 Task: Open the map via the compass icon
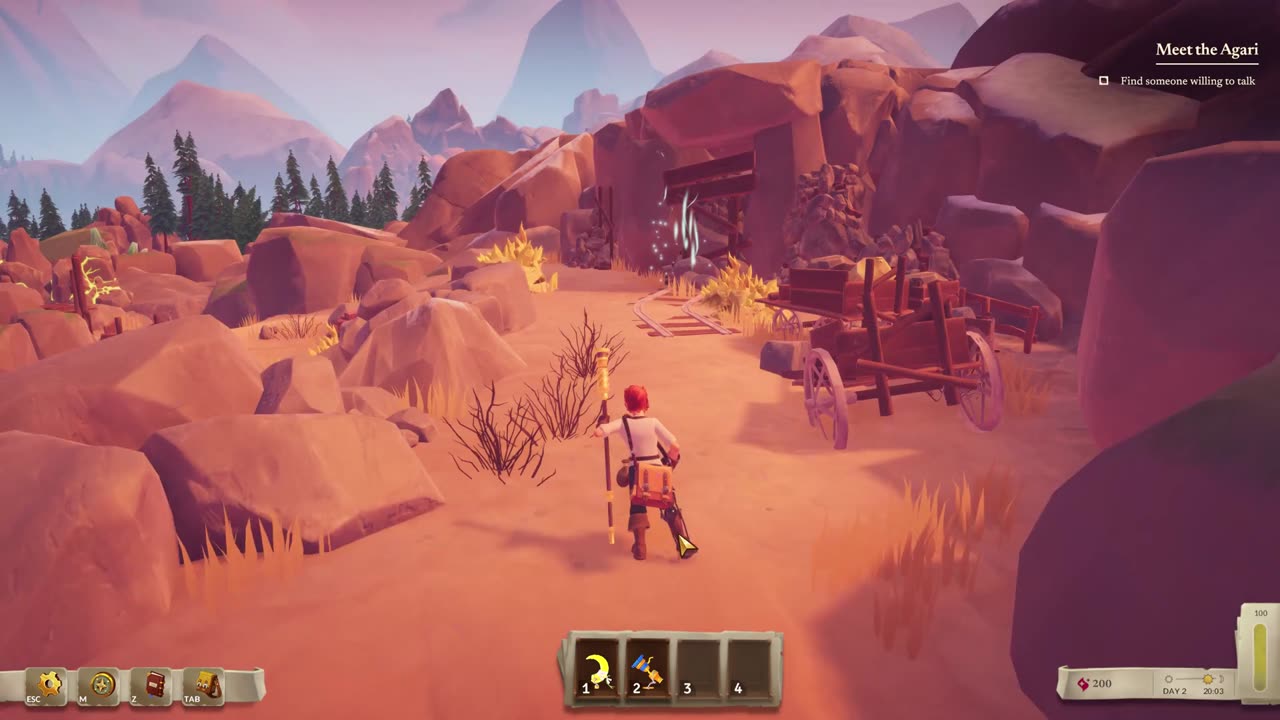(101, 685)
